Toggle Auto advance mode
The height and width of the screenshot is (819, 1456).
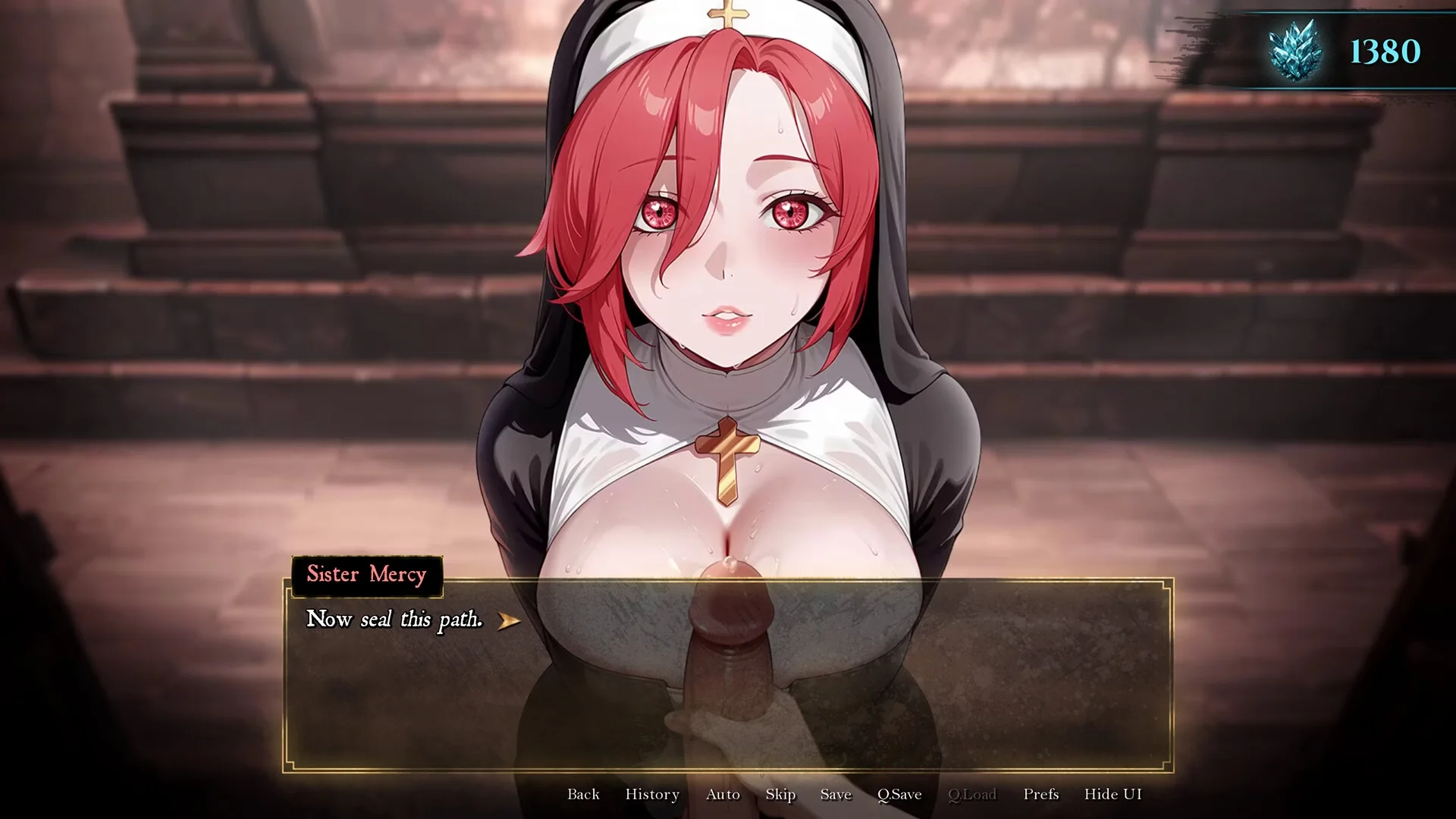click(723, 794)
